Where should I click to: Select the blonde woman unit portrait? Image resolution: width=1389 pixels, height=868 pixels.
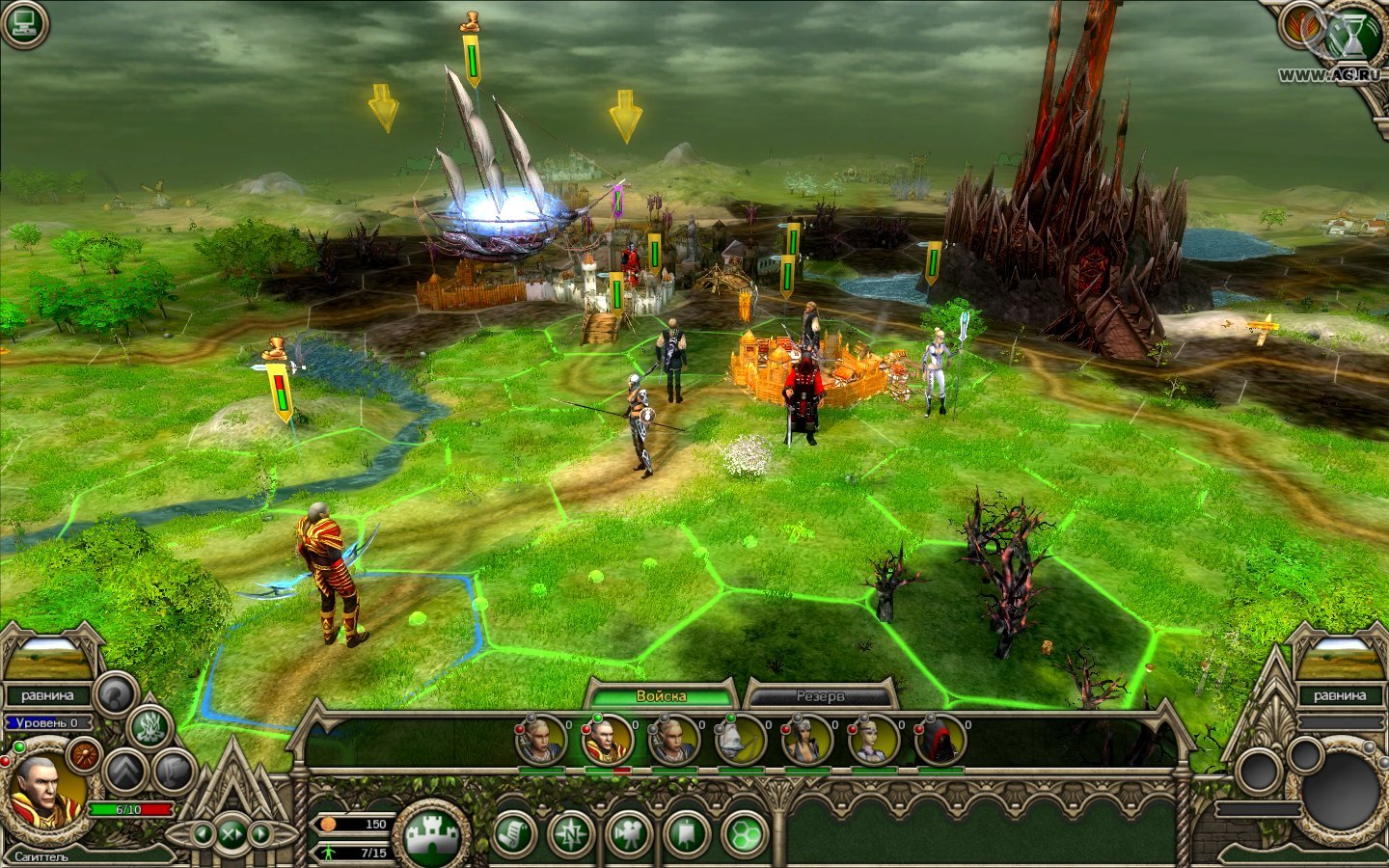(872, 742)
